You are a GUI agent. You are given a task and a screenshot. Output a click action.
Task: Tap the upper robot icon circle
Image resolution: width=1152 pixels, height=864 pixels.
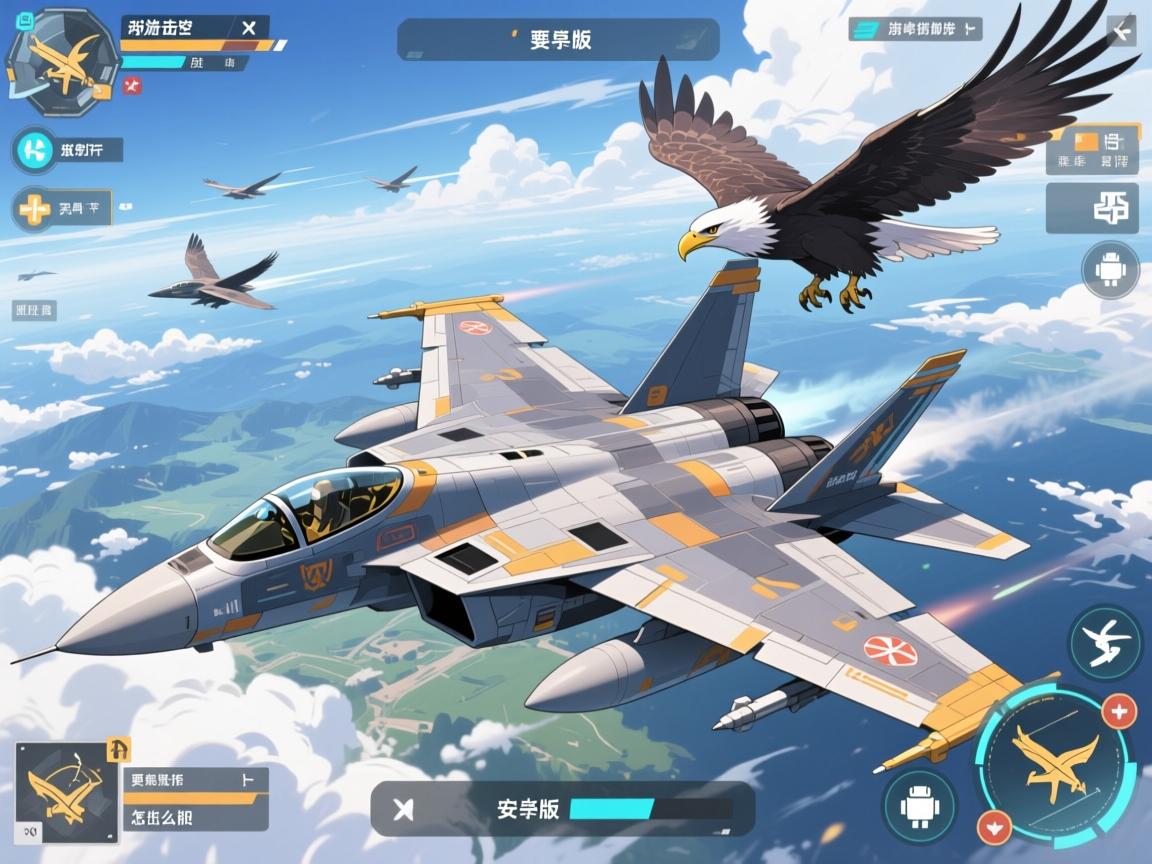point(1110,270)
